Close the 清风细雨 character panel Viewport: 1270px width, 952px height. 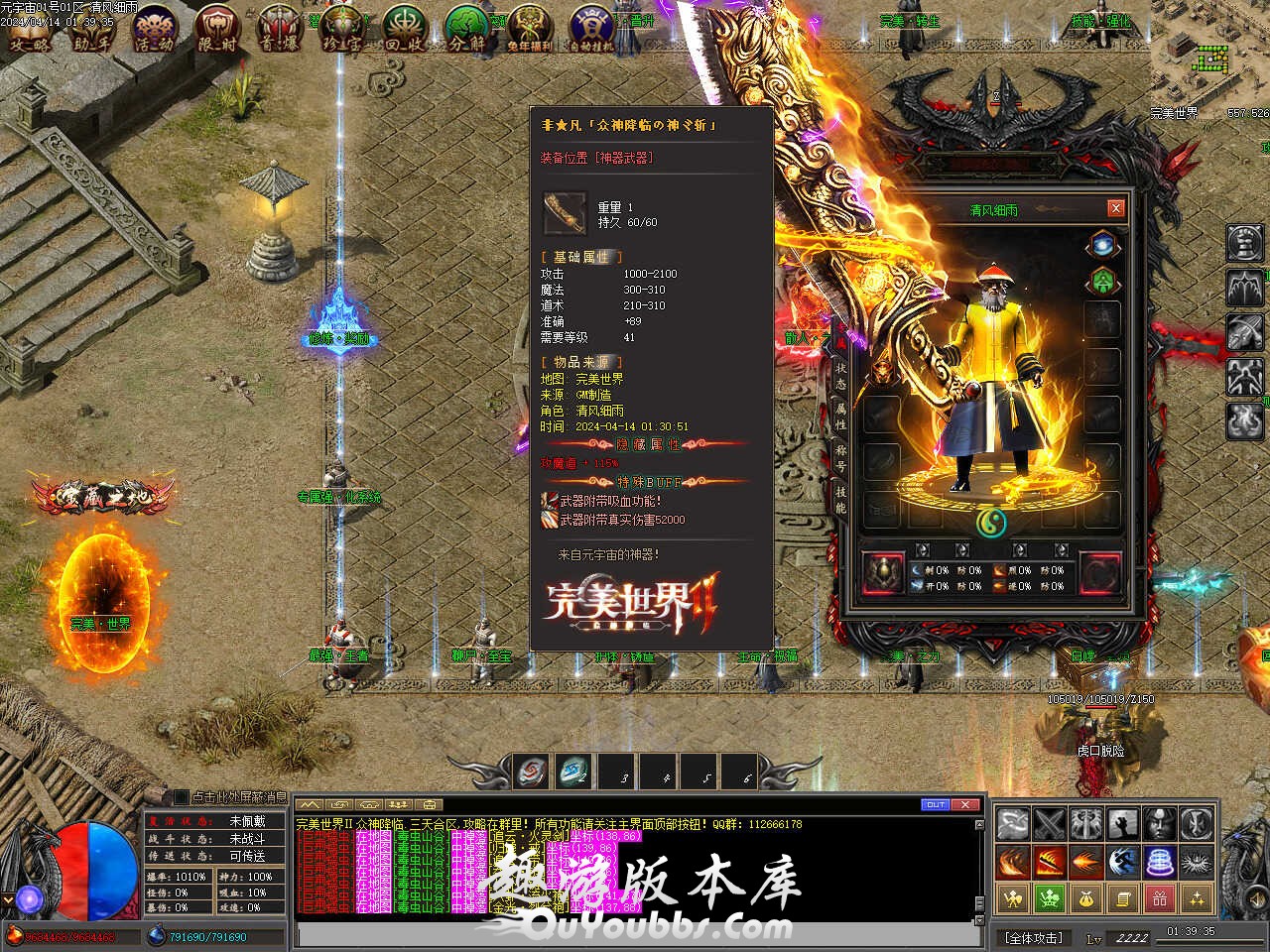[x=1116, y=208]
